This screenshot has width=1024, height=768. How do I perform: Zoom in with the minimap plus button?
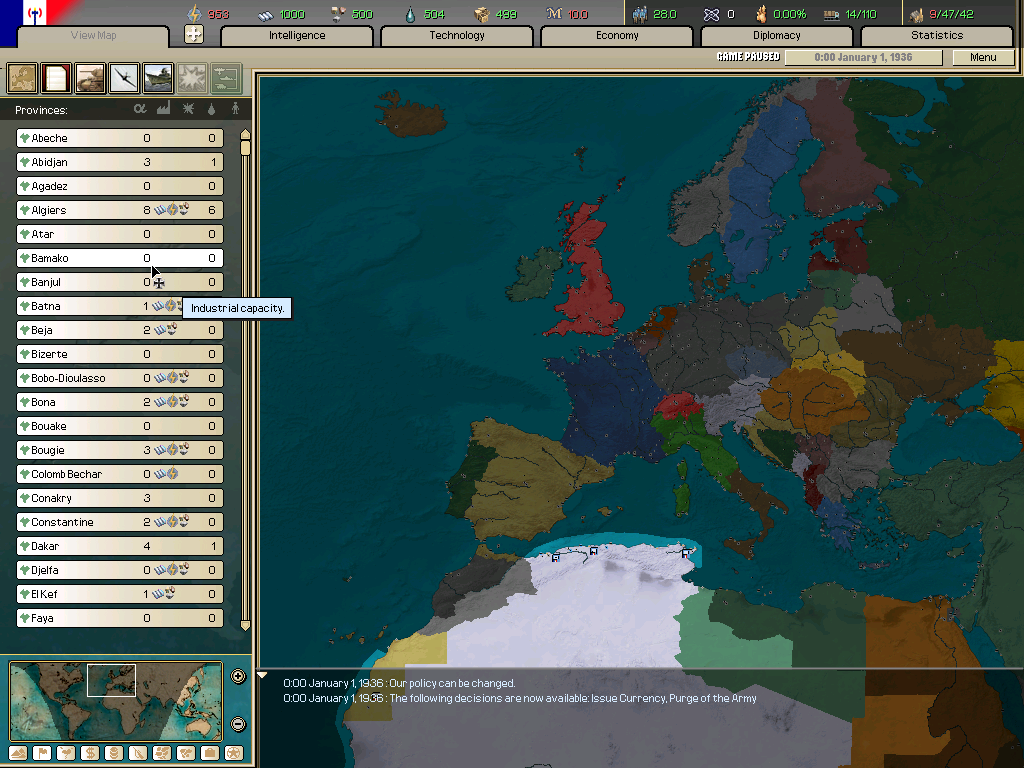[x=238, y=676]
